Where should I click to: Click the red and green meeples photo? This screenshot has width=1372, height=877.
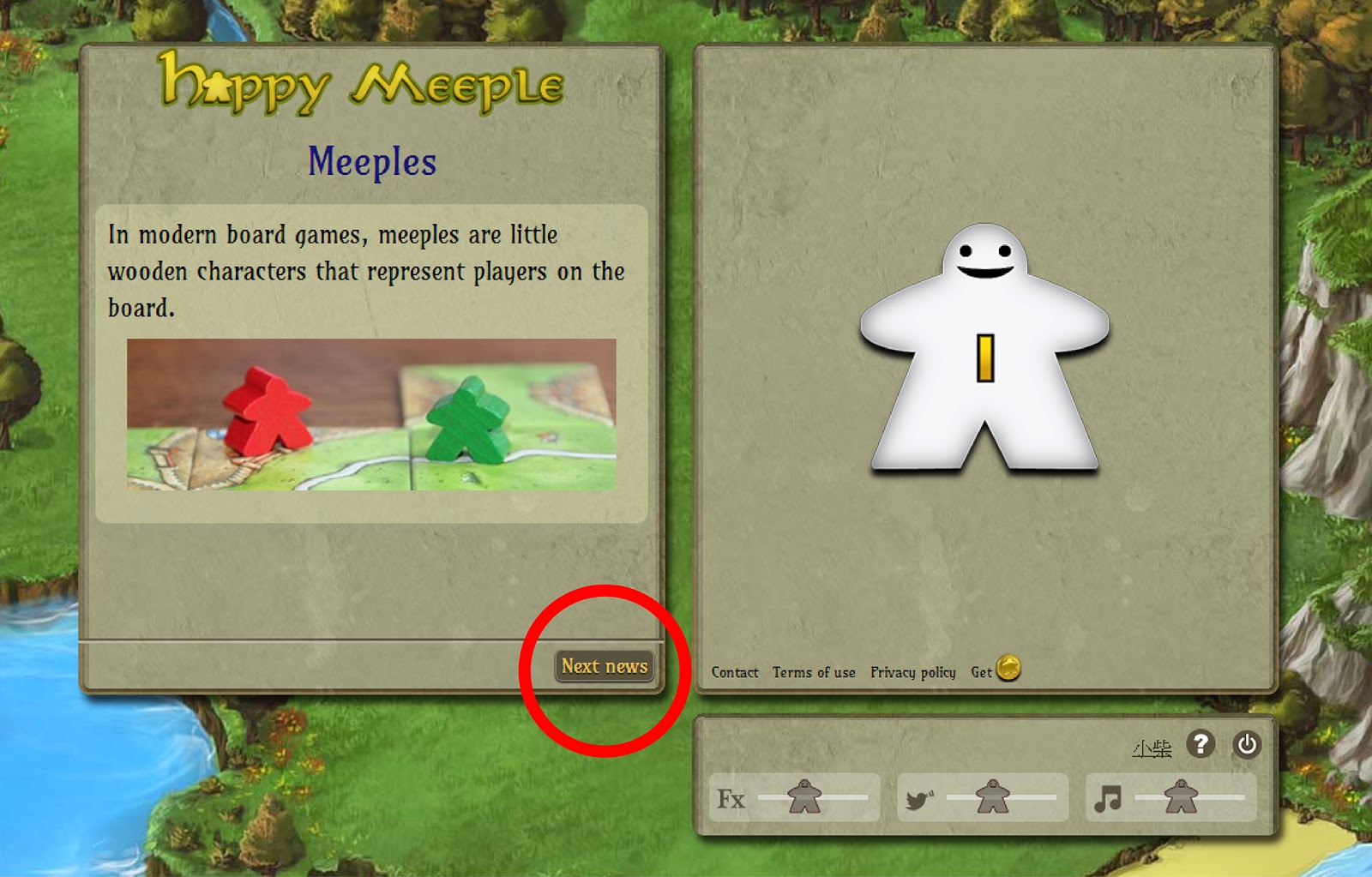372,417
